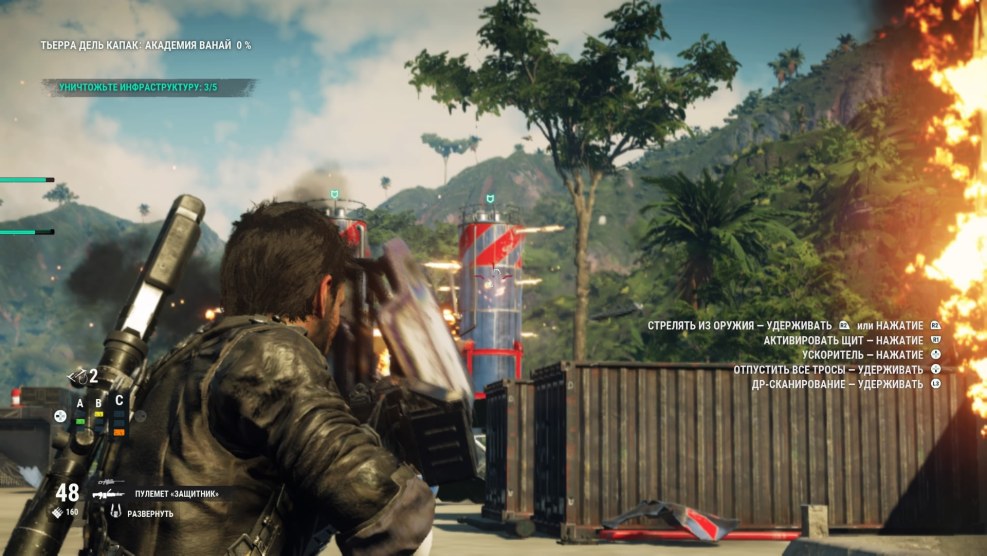
Task: Select the Пулемет «Защитник» weapon icon
Action: point(103,493)
